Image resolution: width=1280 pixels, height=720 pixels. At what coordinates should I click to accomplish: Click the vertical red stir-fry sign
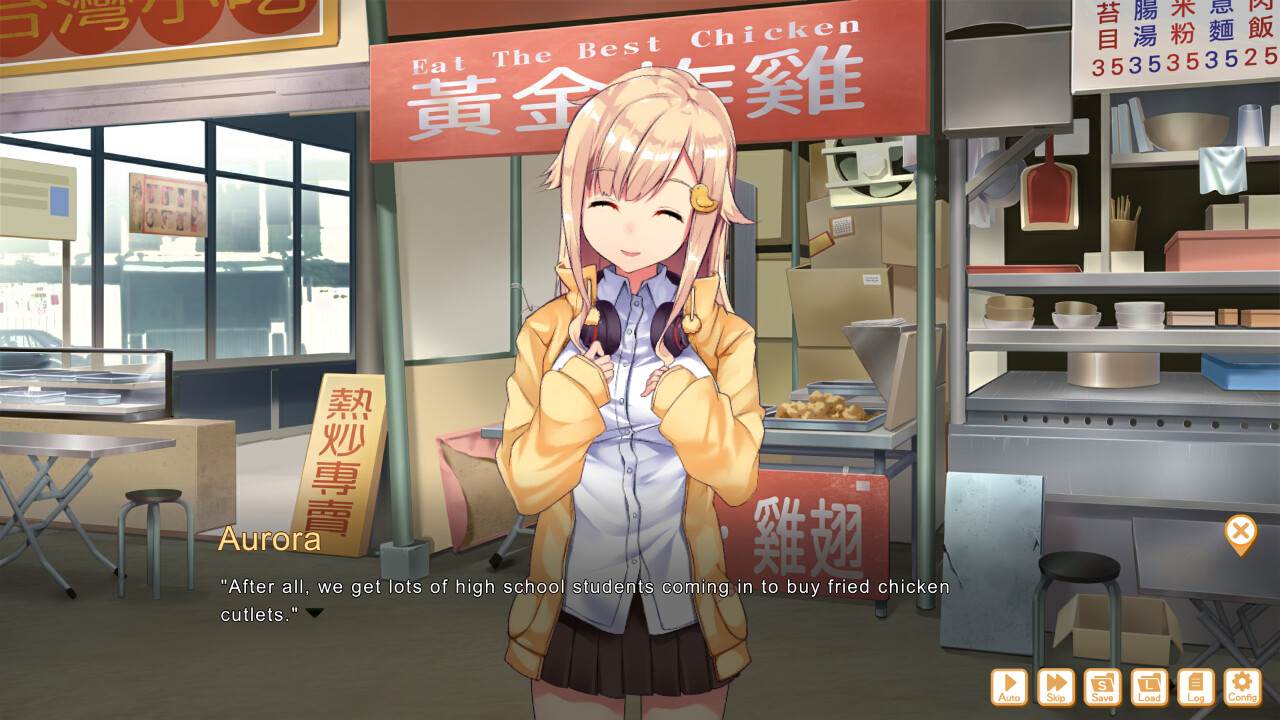(x=344, y=460)
